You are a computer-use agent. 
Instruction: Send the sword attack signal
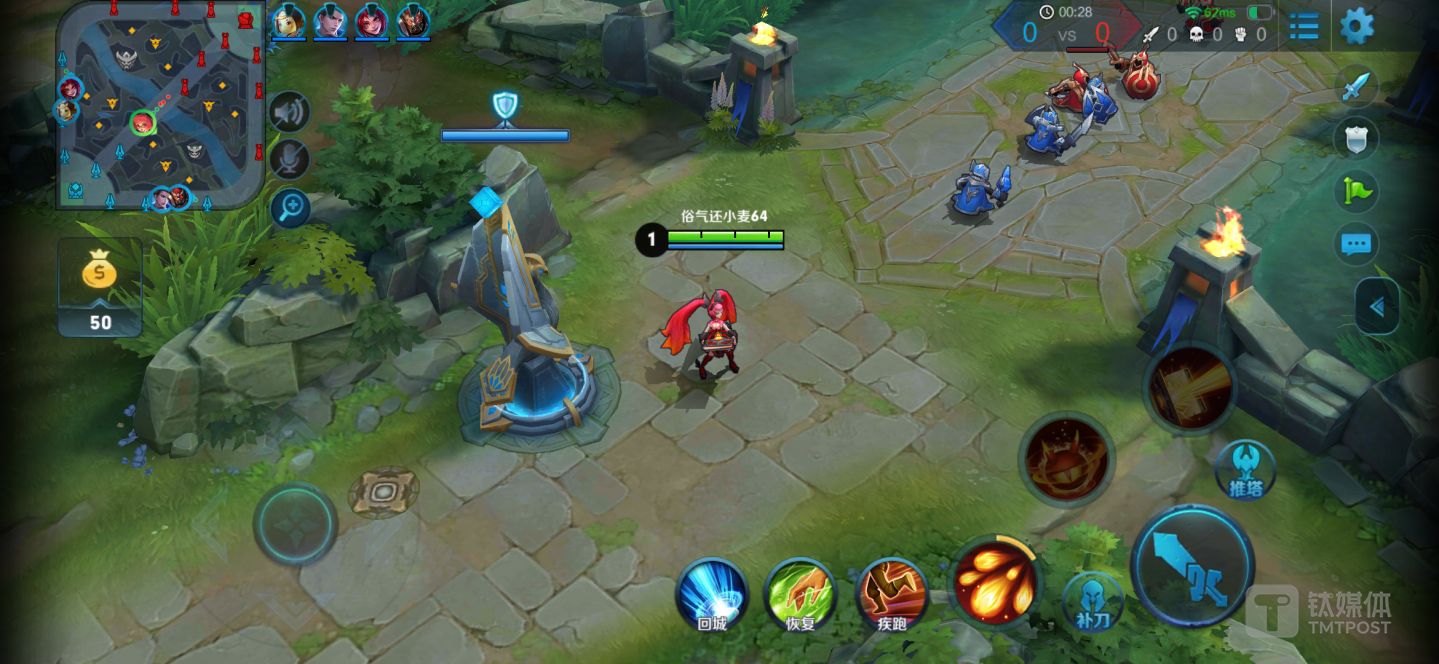[1355, 87]
